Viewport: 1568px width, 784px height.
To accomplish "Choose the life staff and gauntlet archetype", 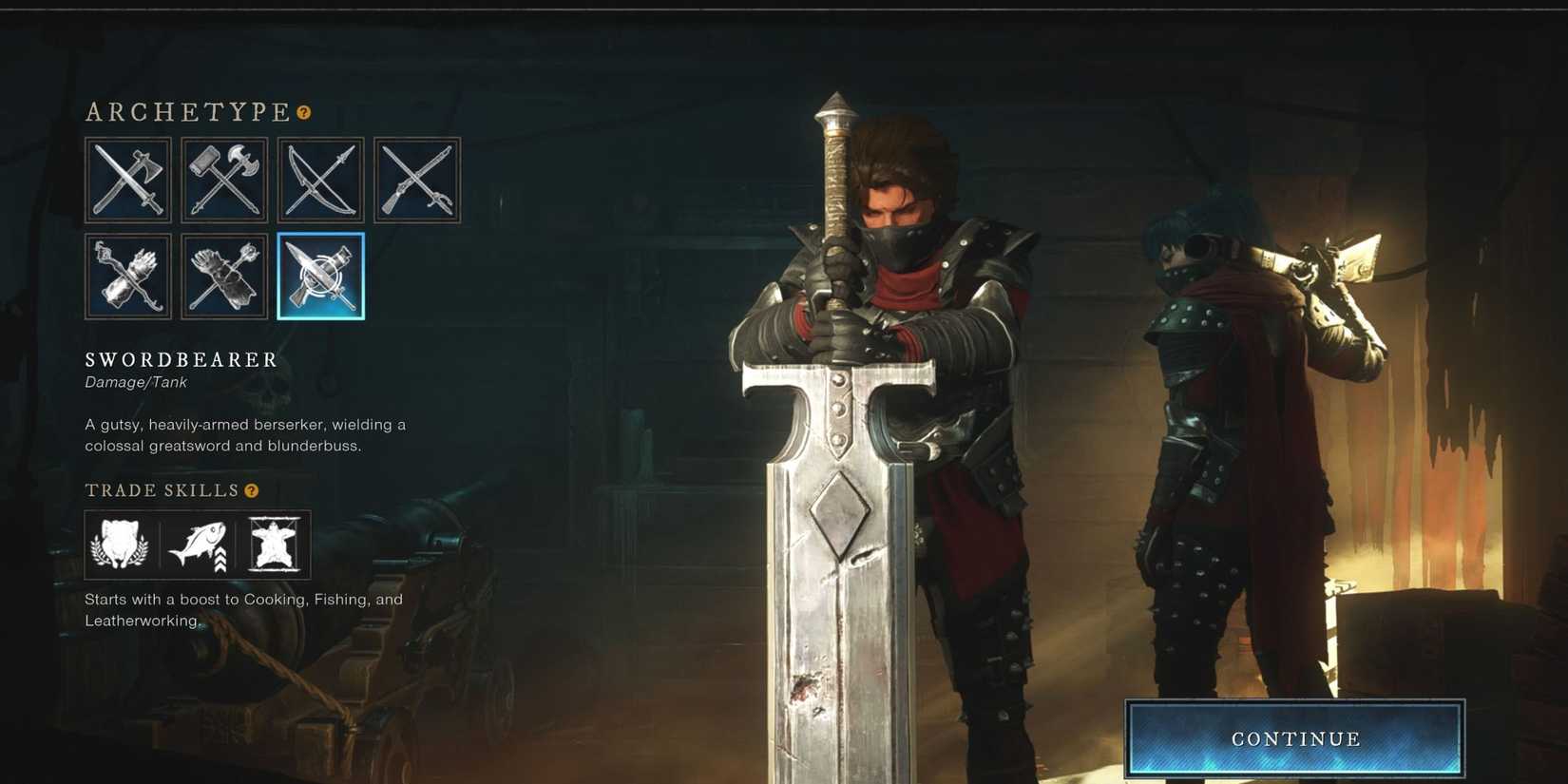I will pos(128,277).
